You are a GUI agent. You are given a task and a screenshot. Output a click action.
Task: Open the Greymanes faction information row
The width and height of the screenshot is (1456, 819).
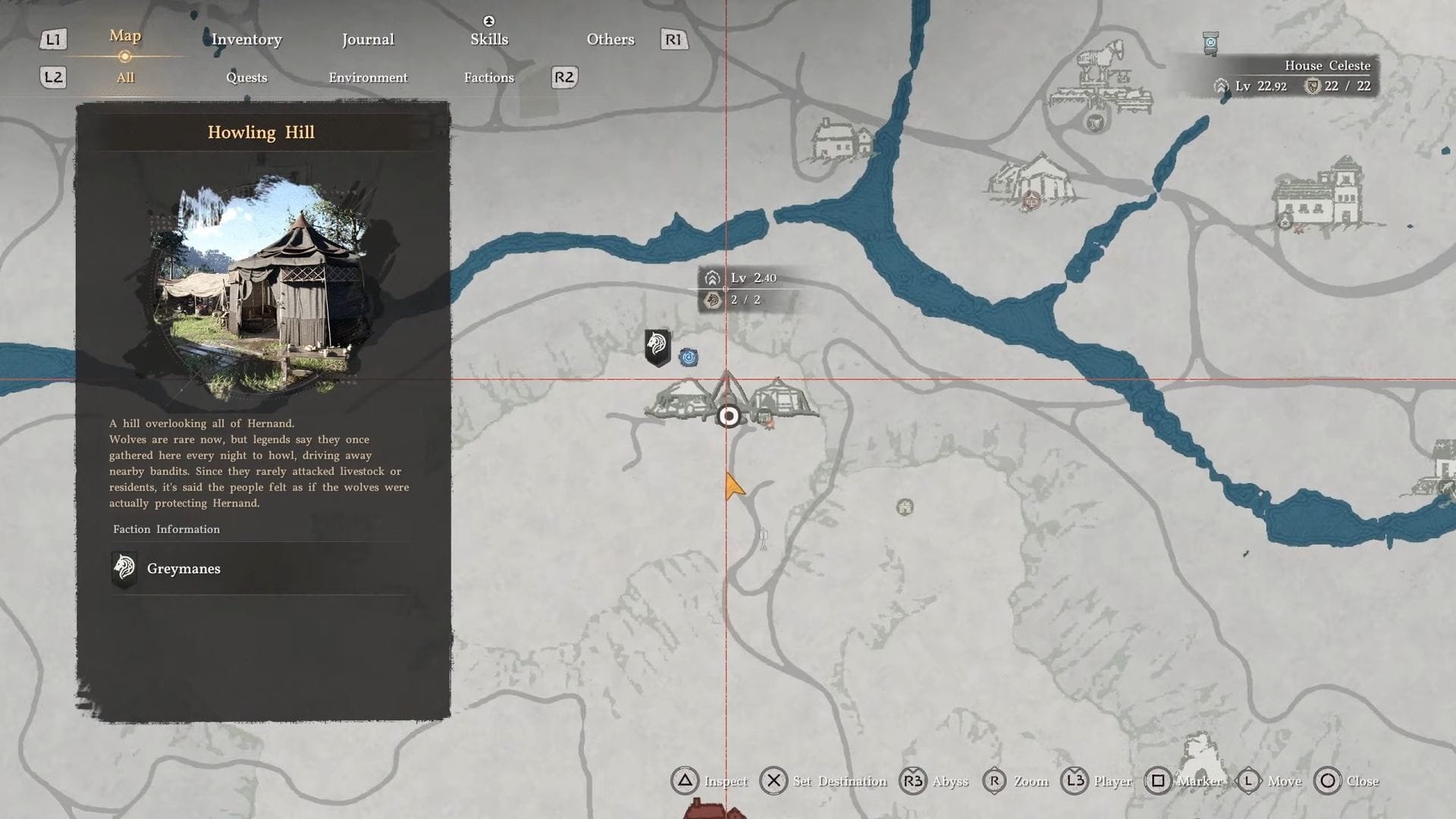point(260,569)
